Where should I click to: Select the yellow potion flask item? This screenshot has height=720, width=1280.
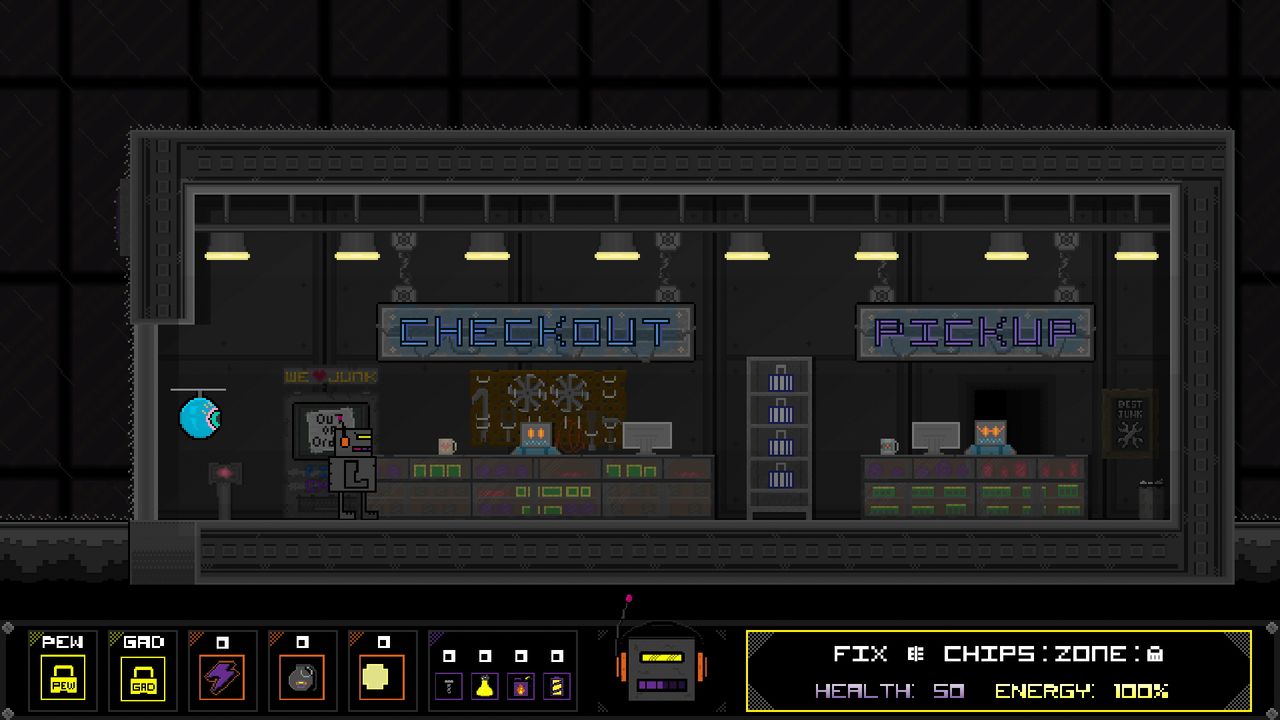(485, 685)
